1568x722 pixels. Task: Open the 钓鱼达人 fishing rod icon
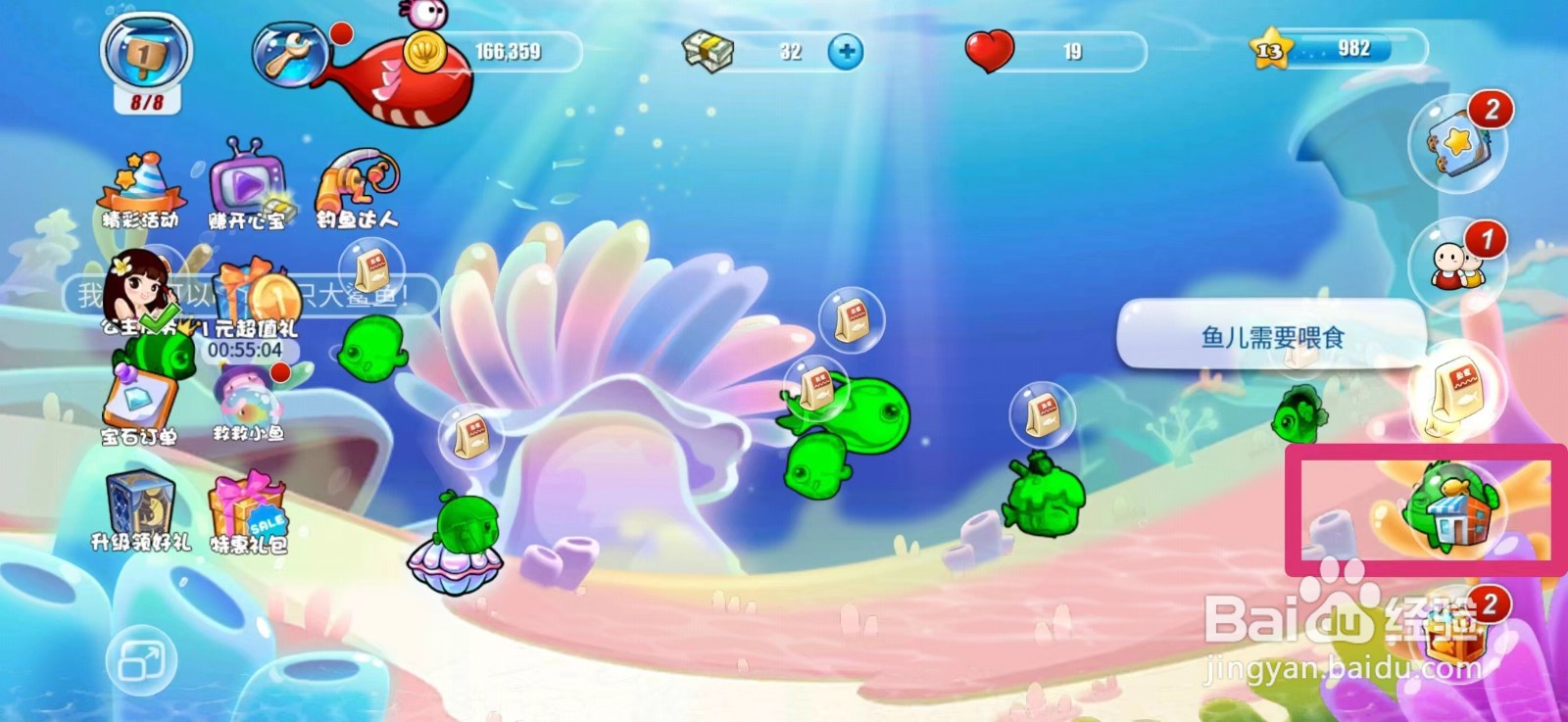358,181
